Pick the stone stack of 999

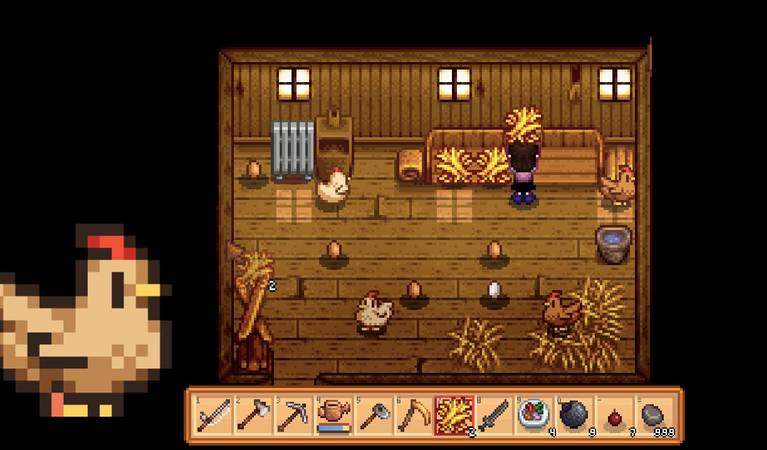pyautogui.click(x=653, y=415)
